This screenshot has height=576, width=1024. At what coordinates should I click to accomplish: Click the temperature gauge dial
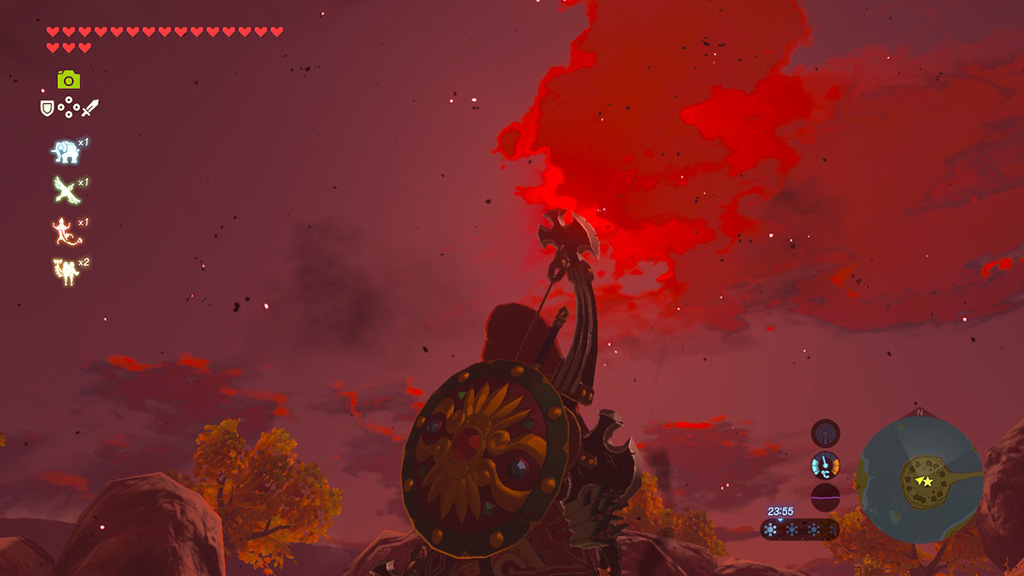click(825, 465)
